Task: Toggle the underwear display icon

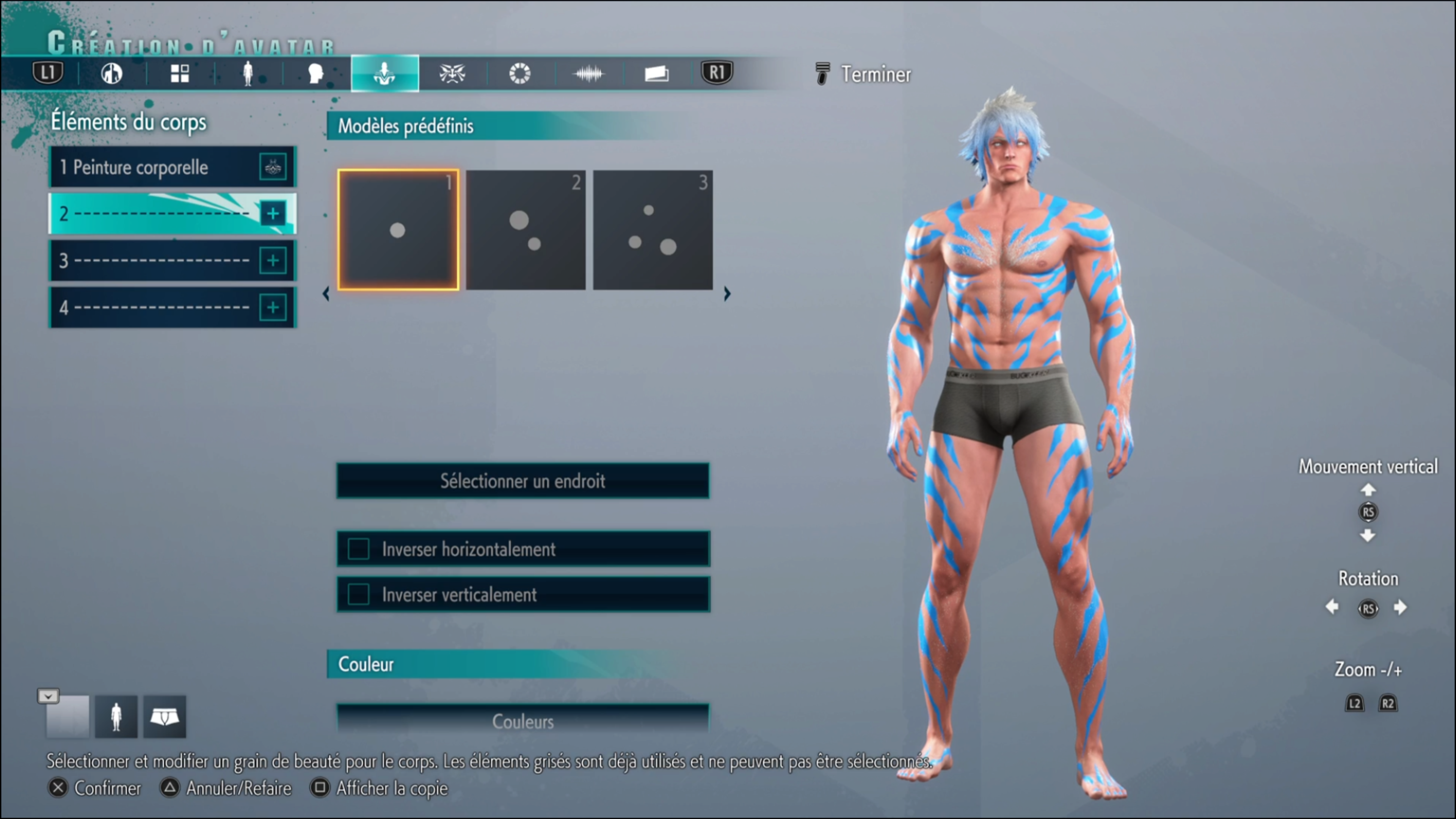Action: coord(165,717)
